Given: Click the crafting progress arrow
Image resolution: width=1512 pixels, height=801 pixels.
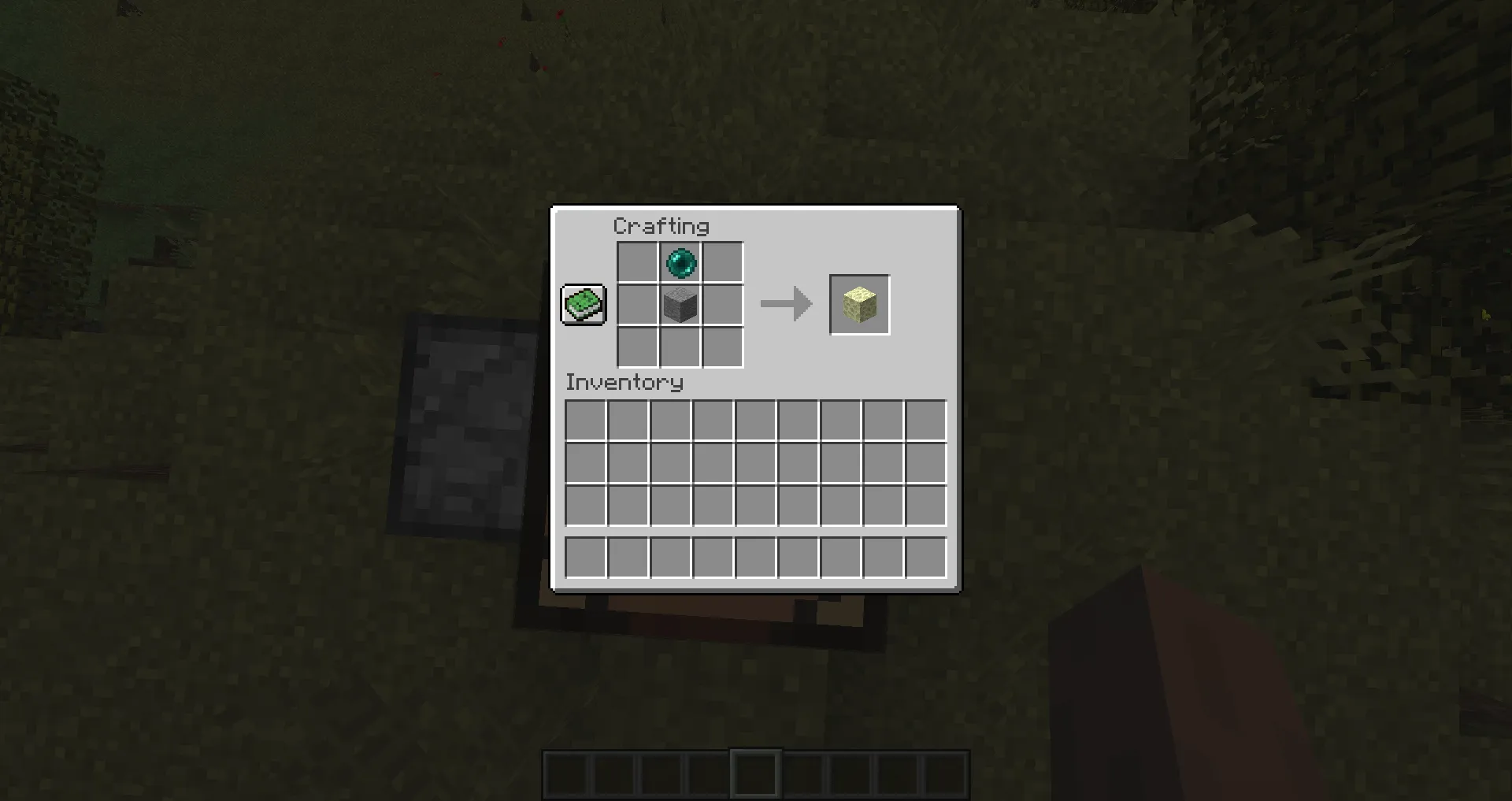Looking at the screenshot, I should click(784, 304).
